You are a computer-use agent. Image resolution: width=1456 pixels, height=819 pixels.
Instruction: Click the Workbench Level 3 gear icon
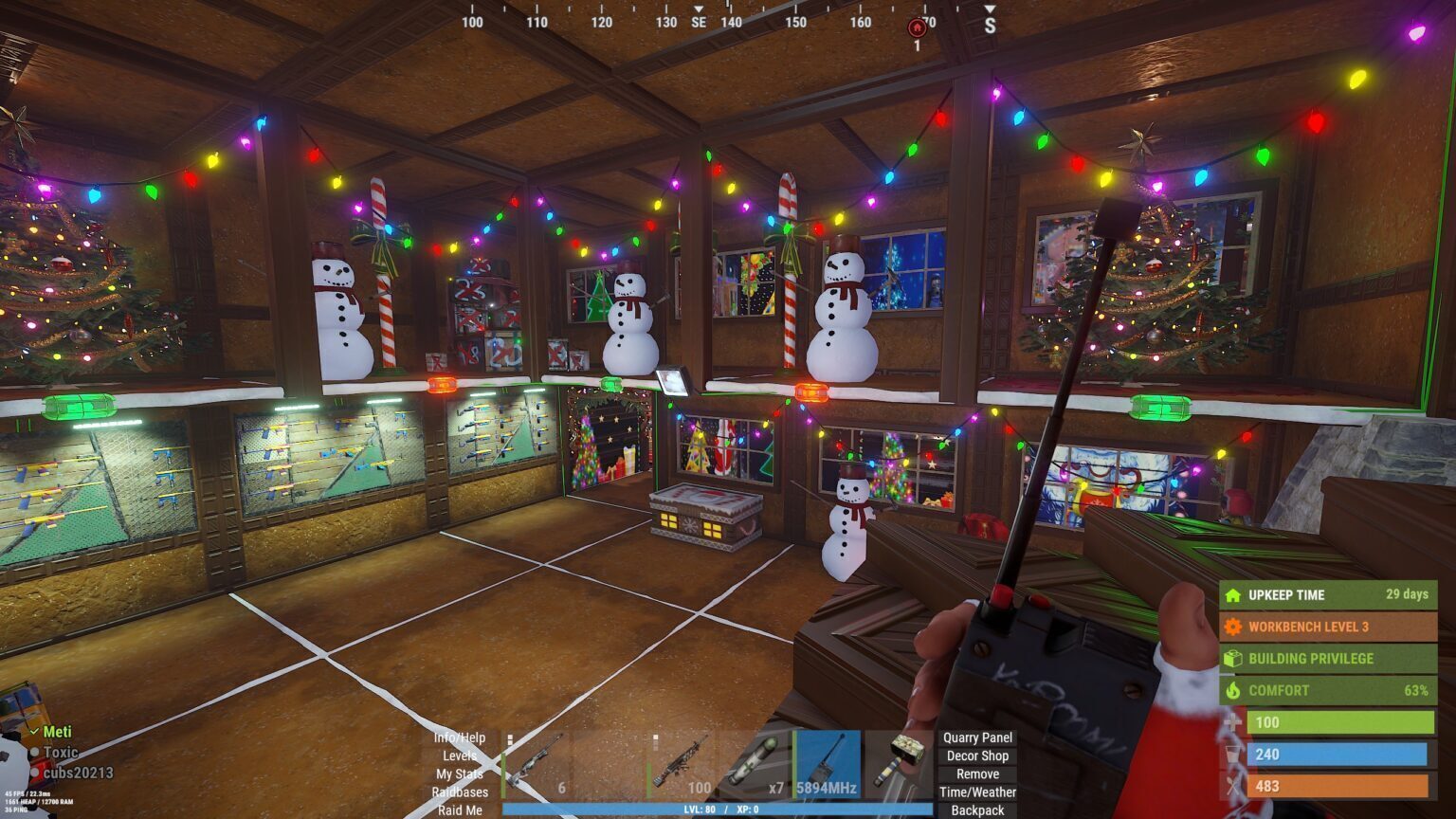tap(1231, 627)
